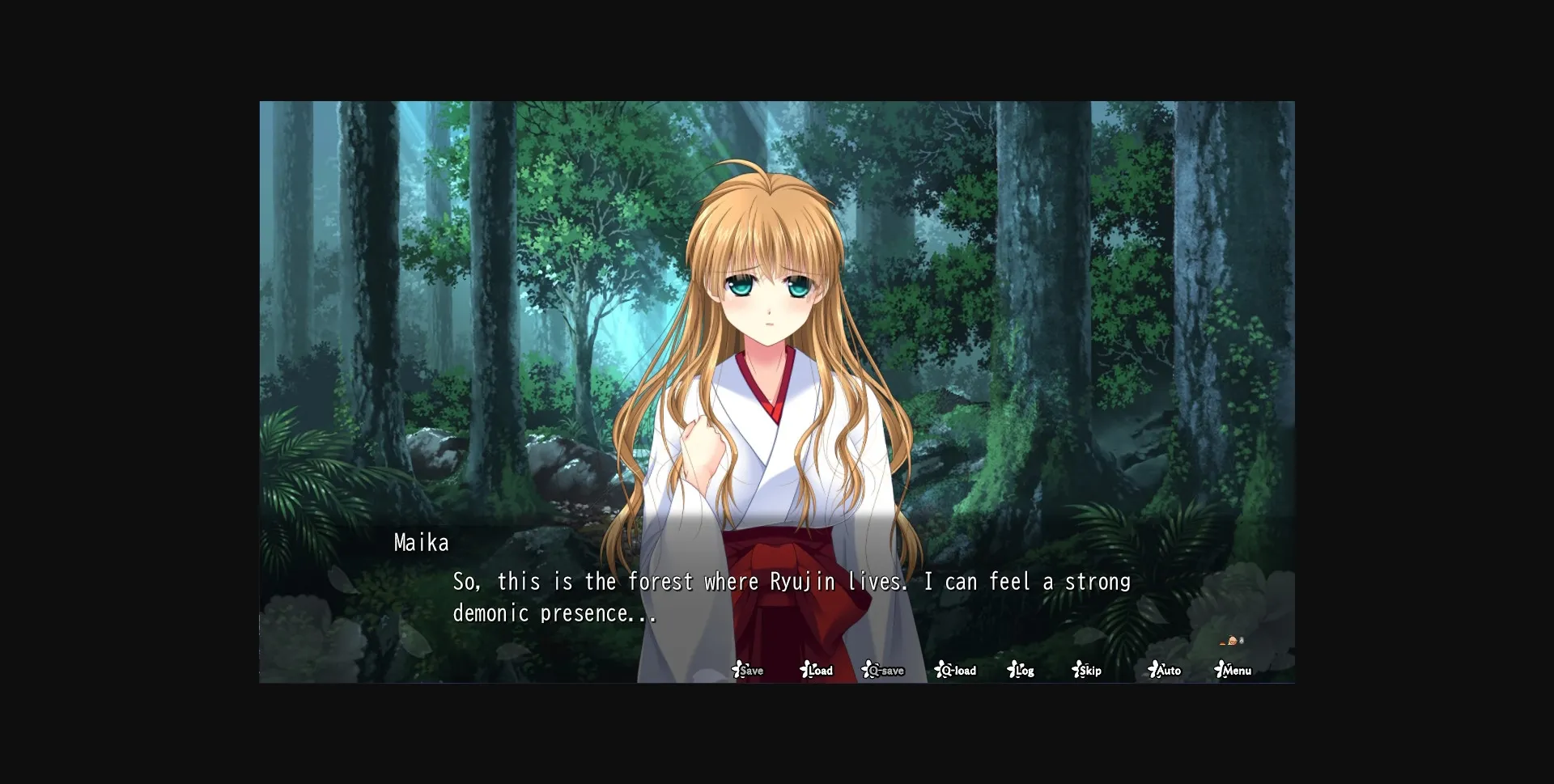Click the flower icon beside Save
1554x784 pixels.
(x=738, y=670)
